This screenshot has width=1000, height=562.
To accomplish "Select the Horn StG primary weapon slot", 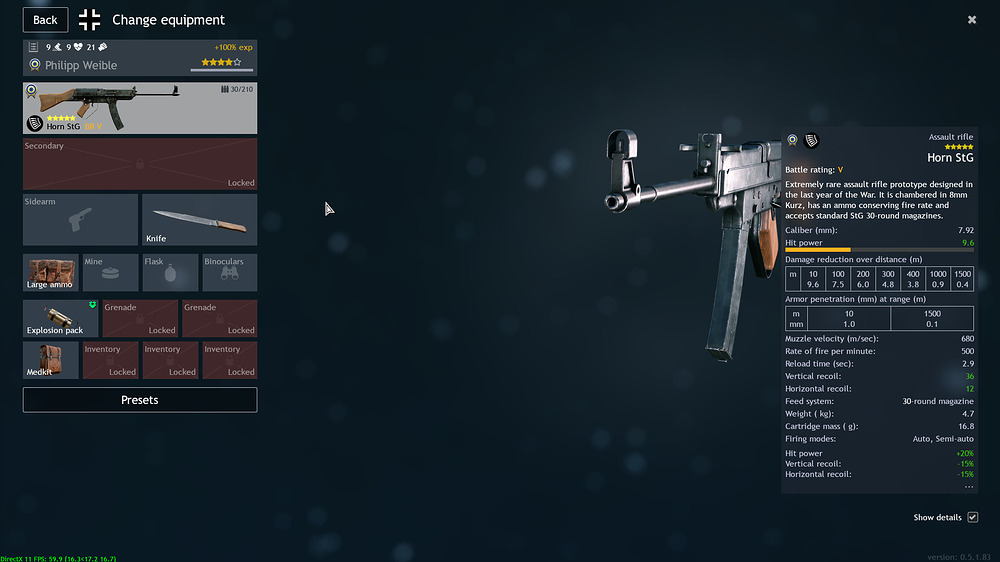I will 140,108.
